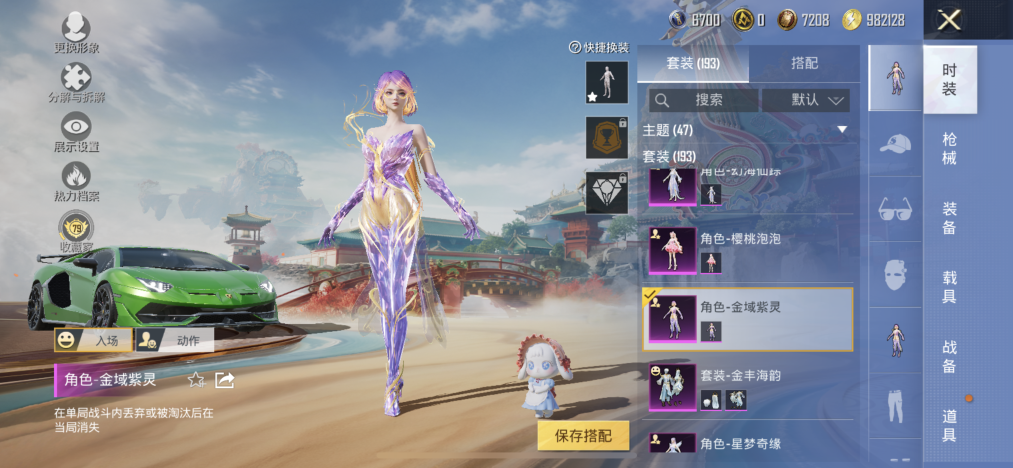Open 展示设置 display settings eye icon
Image resolution: width=1013 pixels, height=468 pixels.
pyautogui.click(x=76, y=132)
